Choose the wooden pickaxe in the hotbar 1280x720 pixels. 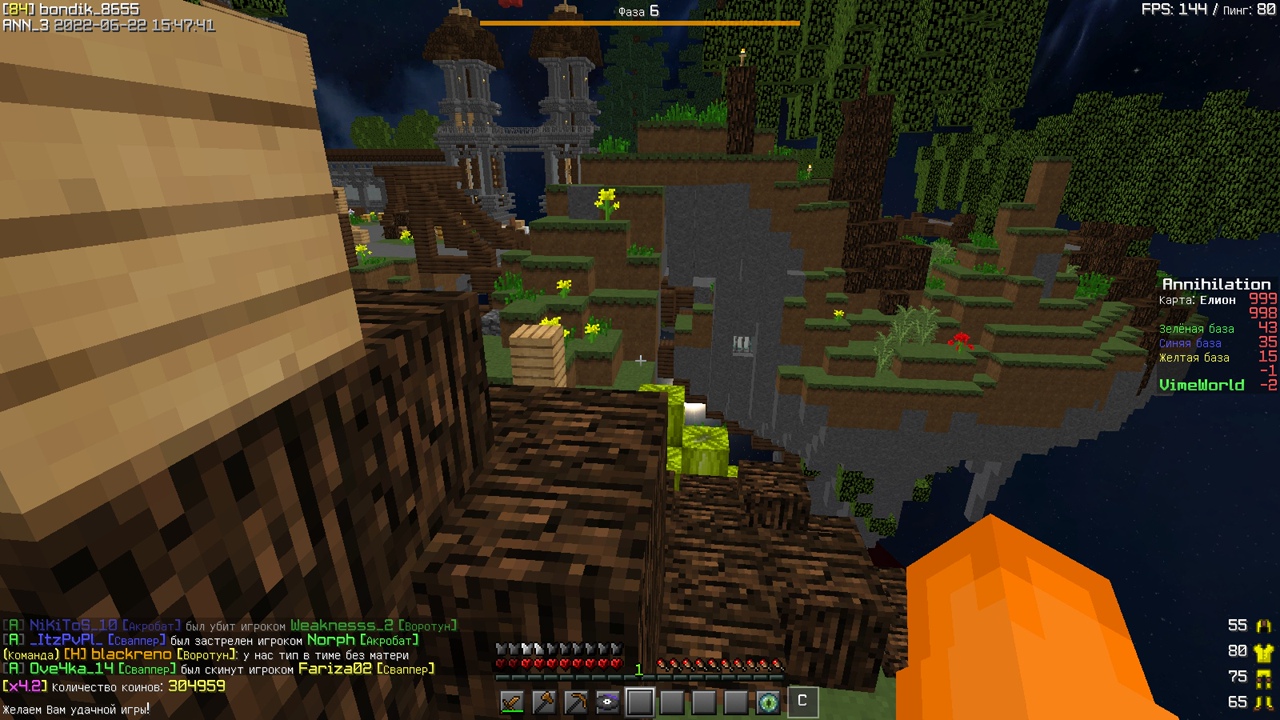[x=576, y=702]
